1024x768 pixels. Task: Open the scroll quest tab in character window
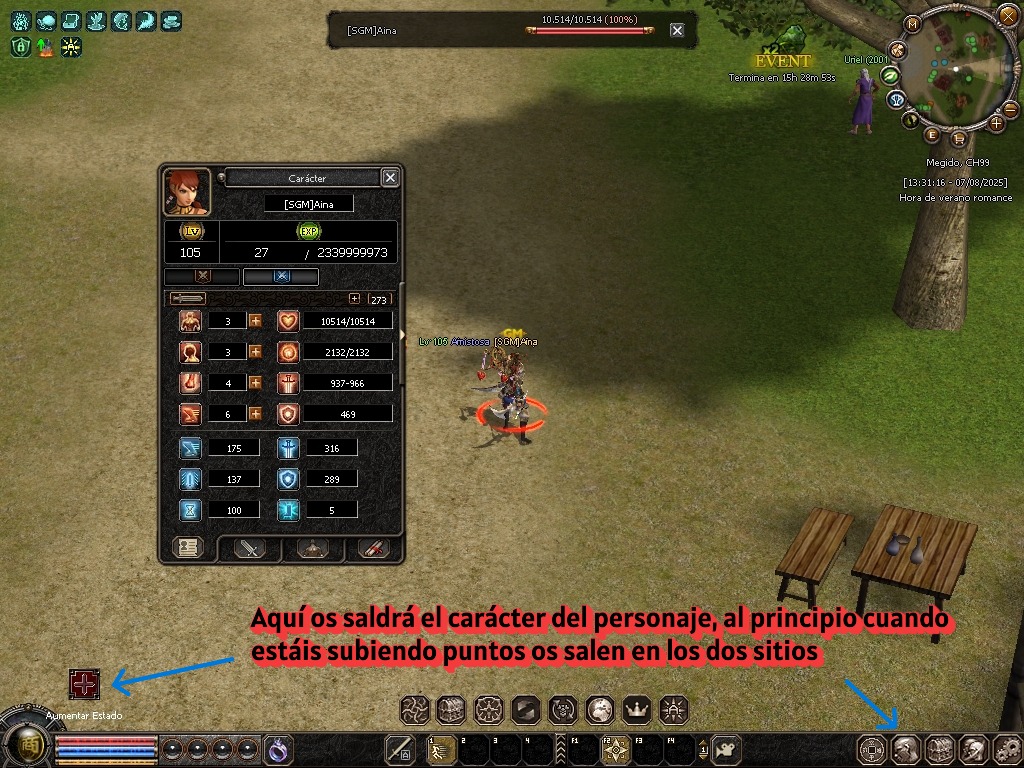click(x=373, y=548)
